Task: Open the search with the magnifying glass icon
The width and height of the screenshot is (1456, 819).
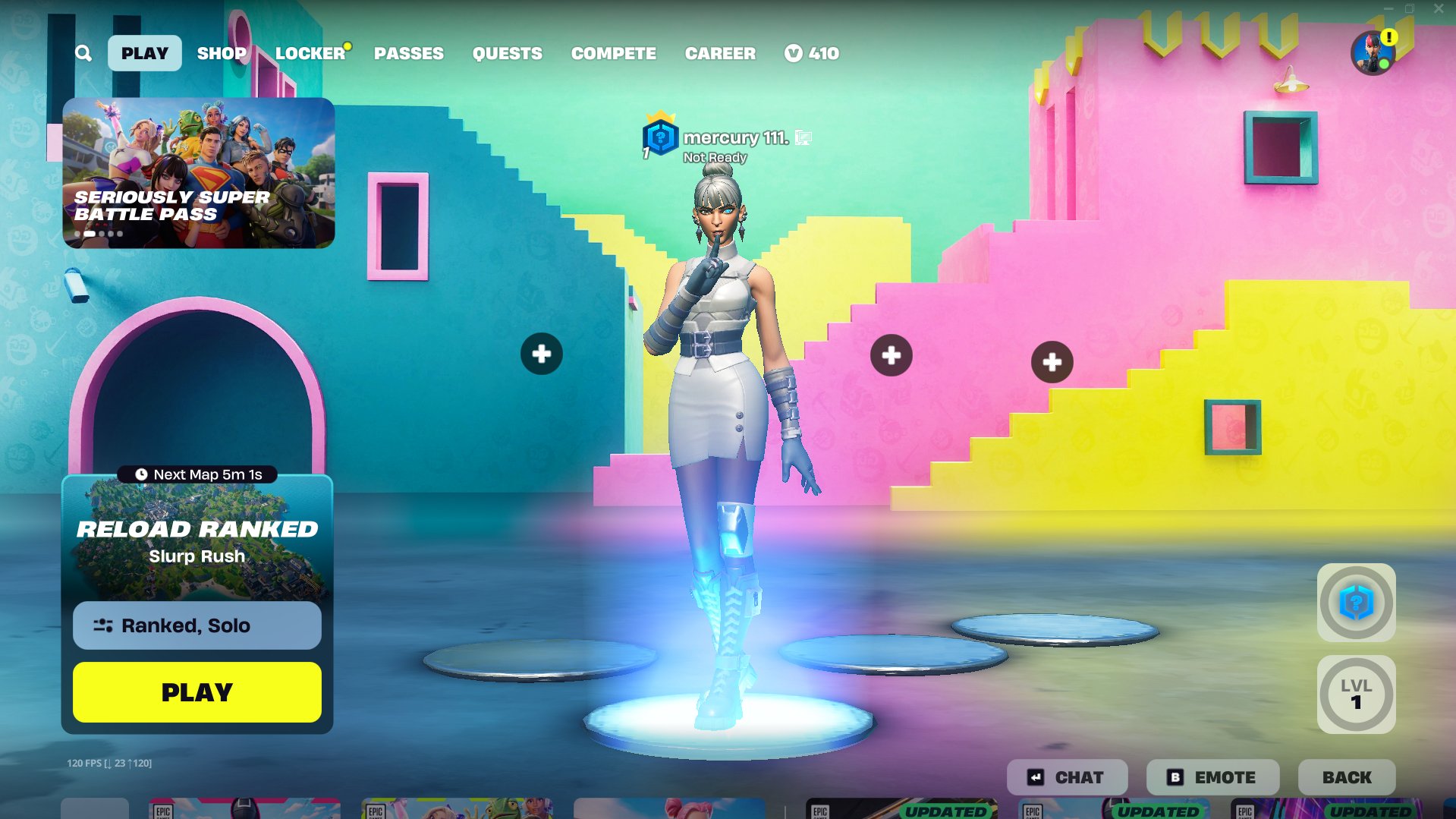Action: click(83, 53)
